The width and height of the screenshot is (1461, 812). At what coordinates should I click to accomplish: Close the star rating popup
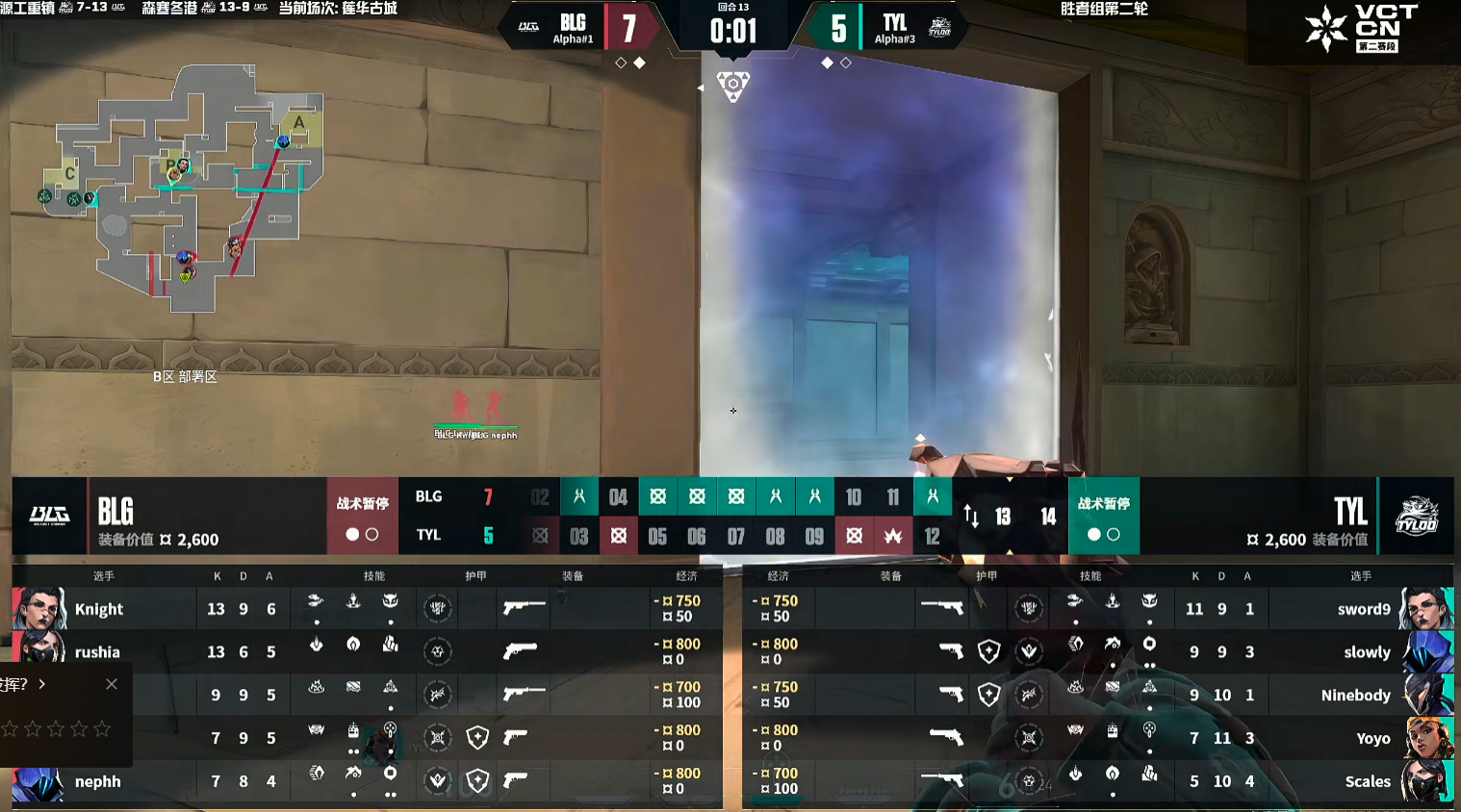[x=112, y=684]
